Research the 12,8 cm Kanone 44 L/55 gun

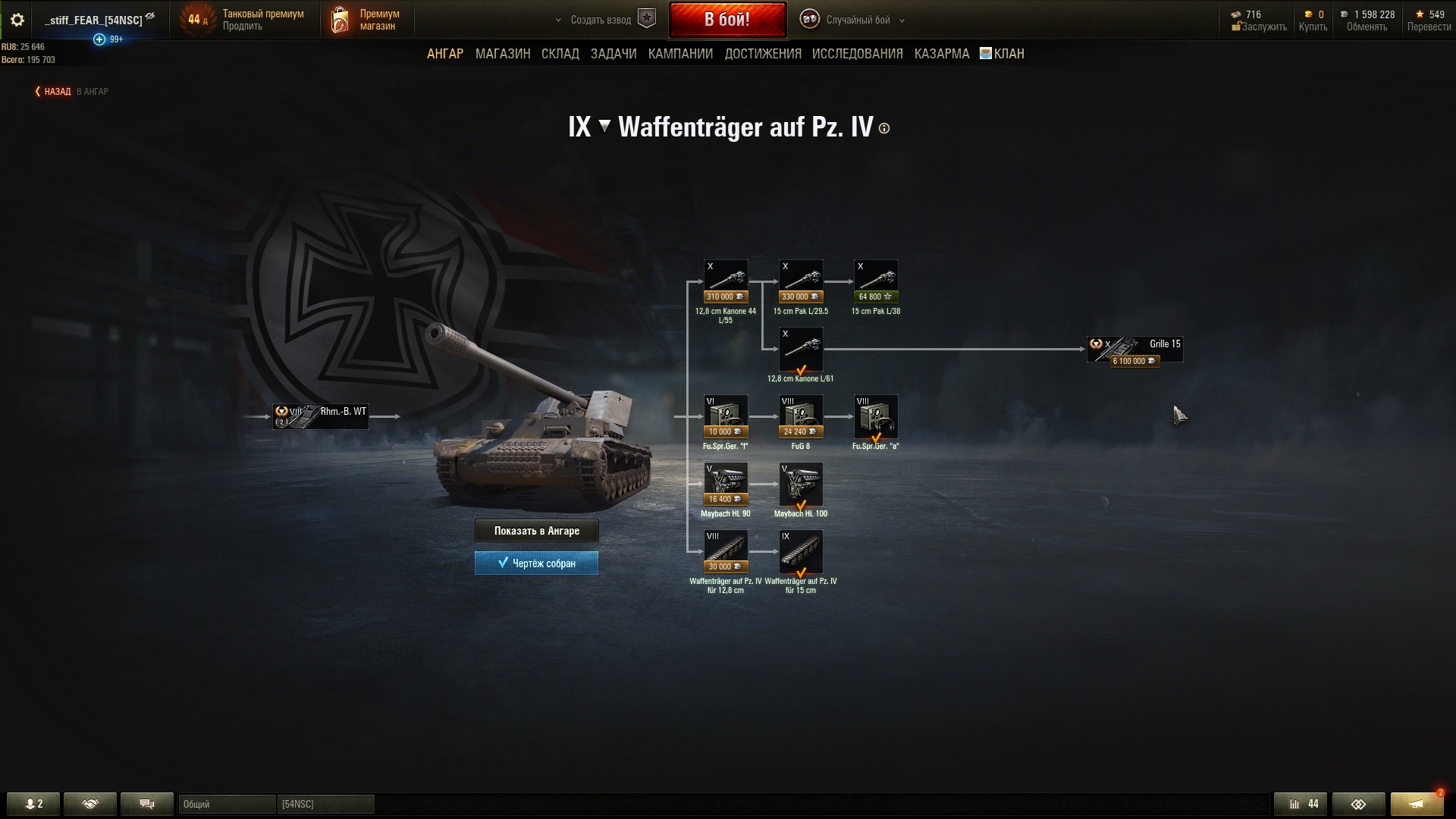coord(726,281)
